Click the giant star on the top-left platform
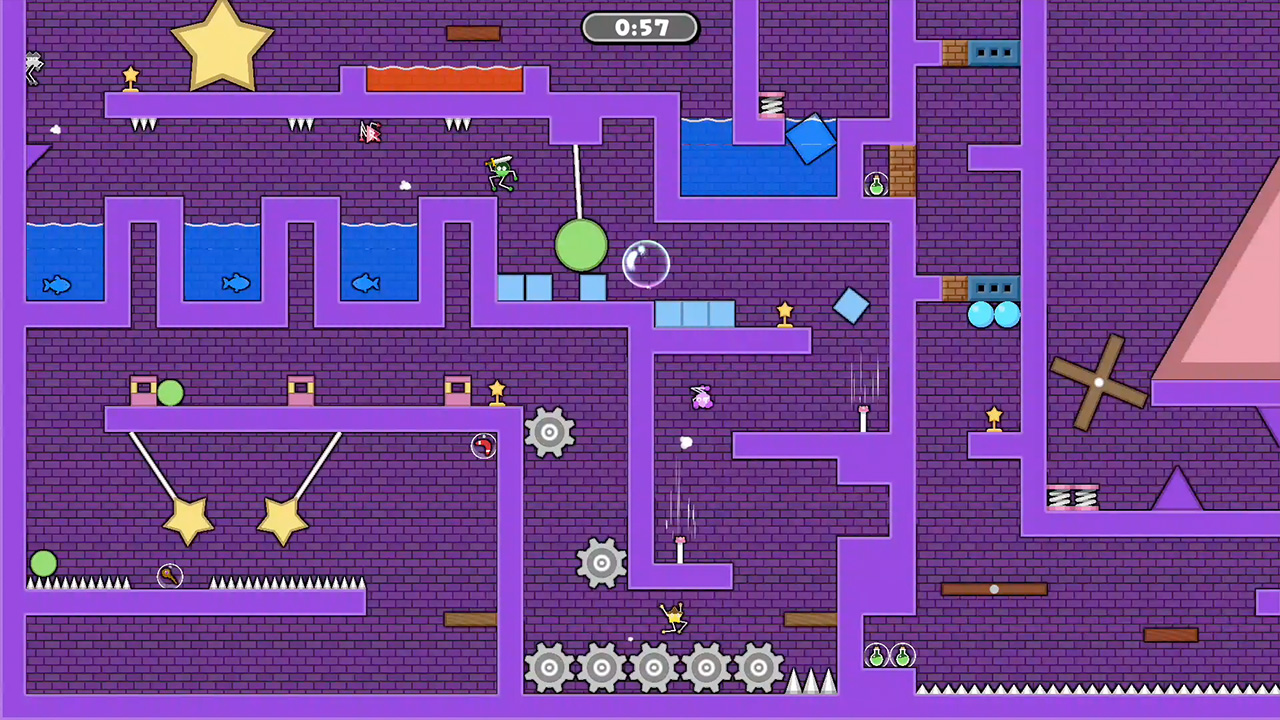 220,45
